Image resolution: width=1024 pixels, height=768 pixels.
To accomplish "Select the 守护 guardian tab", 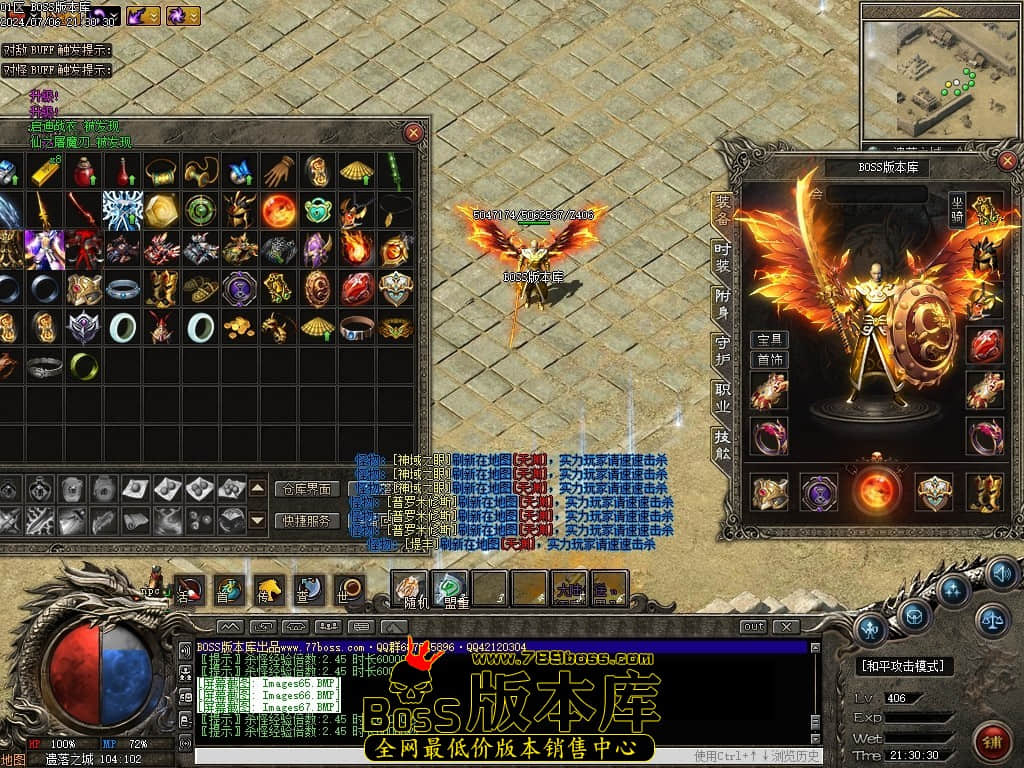I will [x=722, y=349].
